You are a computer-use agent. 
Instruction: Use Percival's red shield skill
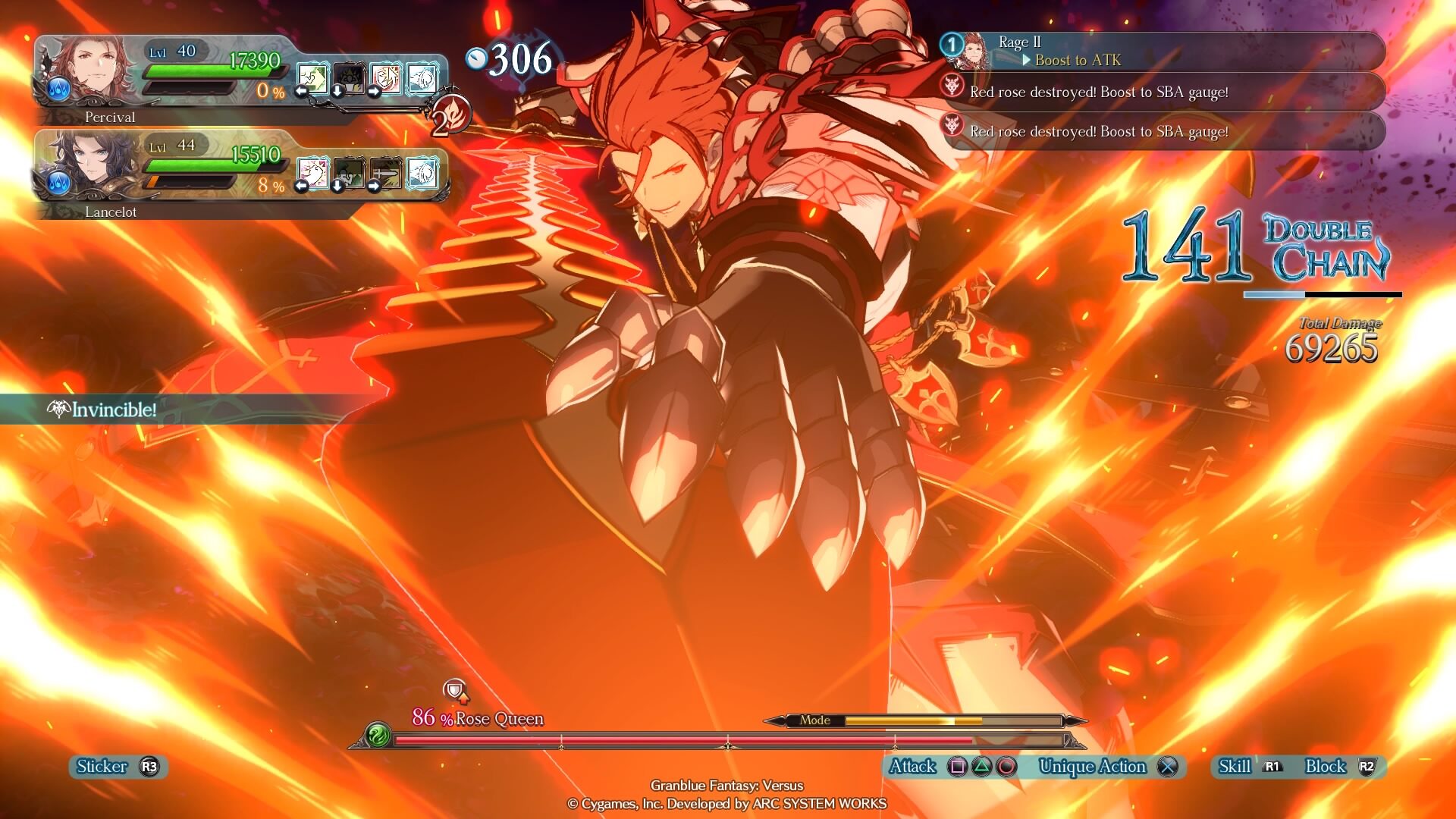point(385,79)
